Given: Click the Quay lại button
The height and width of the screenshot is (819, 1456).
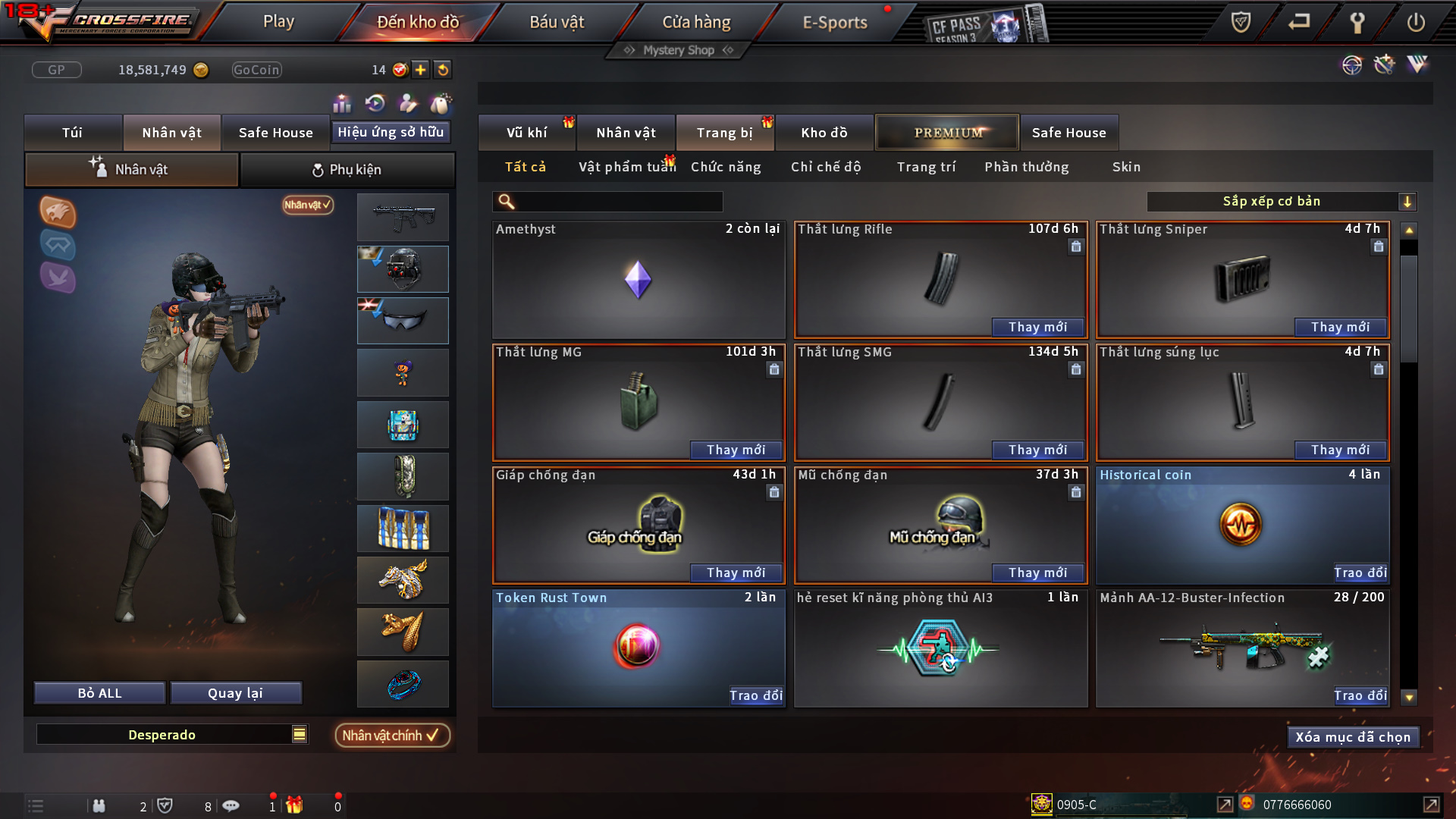Looking at the screenshot, I should [236, 693].
